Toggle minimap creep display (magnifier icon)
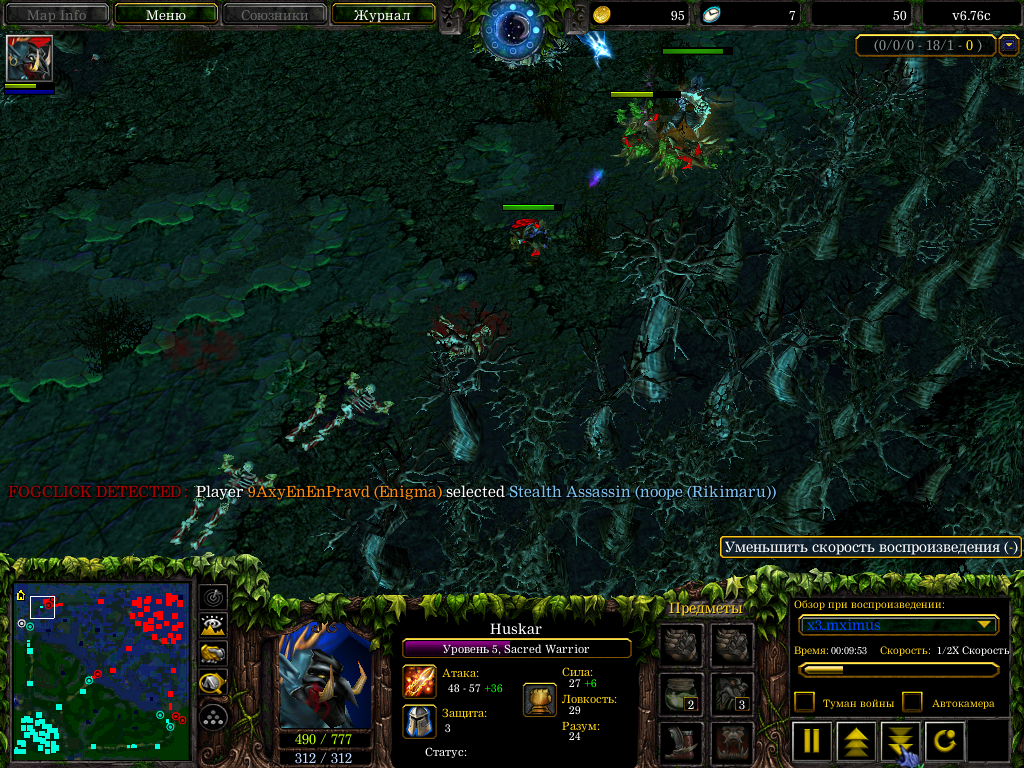This screenshot has width=1024, height=768. (x=212, y=684)
